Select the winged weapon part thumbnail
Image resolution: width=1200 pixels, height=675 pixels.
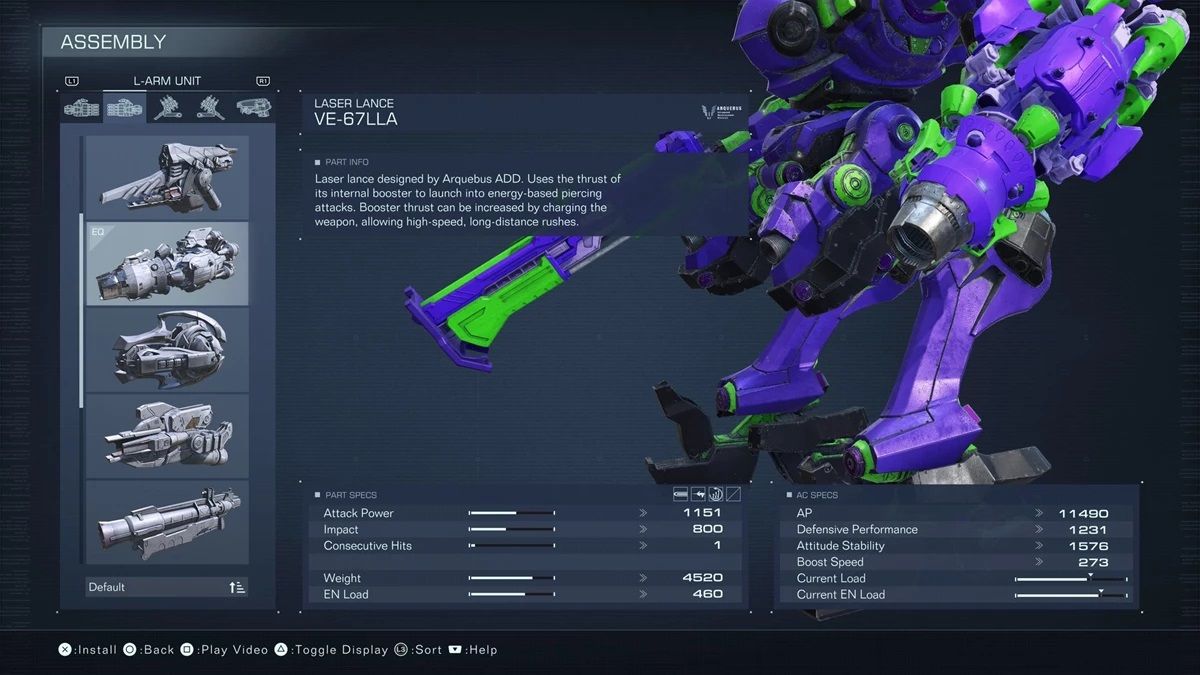click(167, 177)
